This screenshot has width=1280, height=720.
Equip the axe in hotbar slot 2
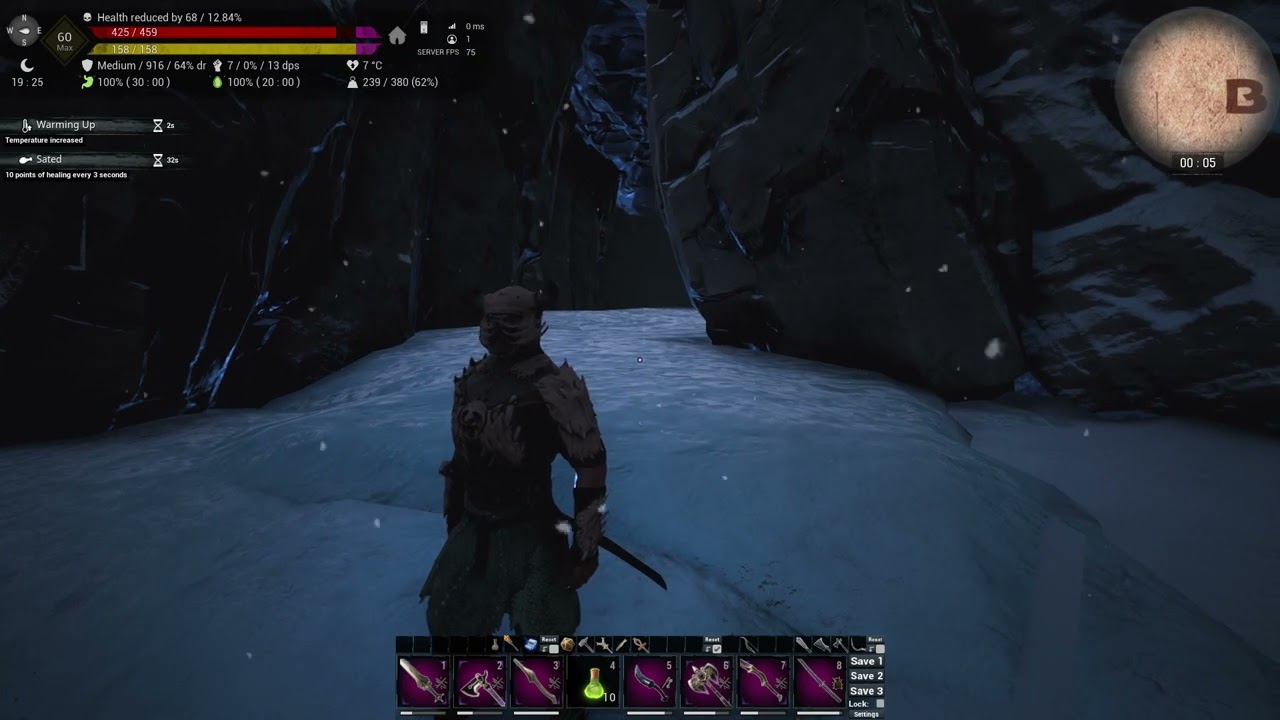(x=480, y=682)
